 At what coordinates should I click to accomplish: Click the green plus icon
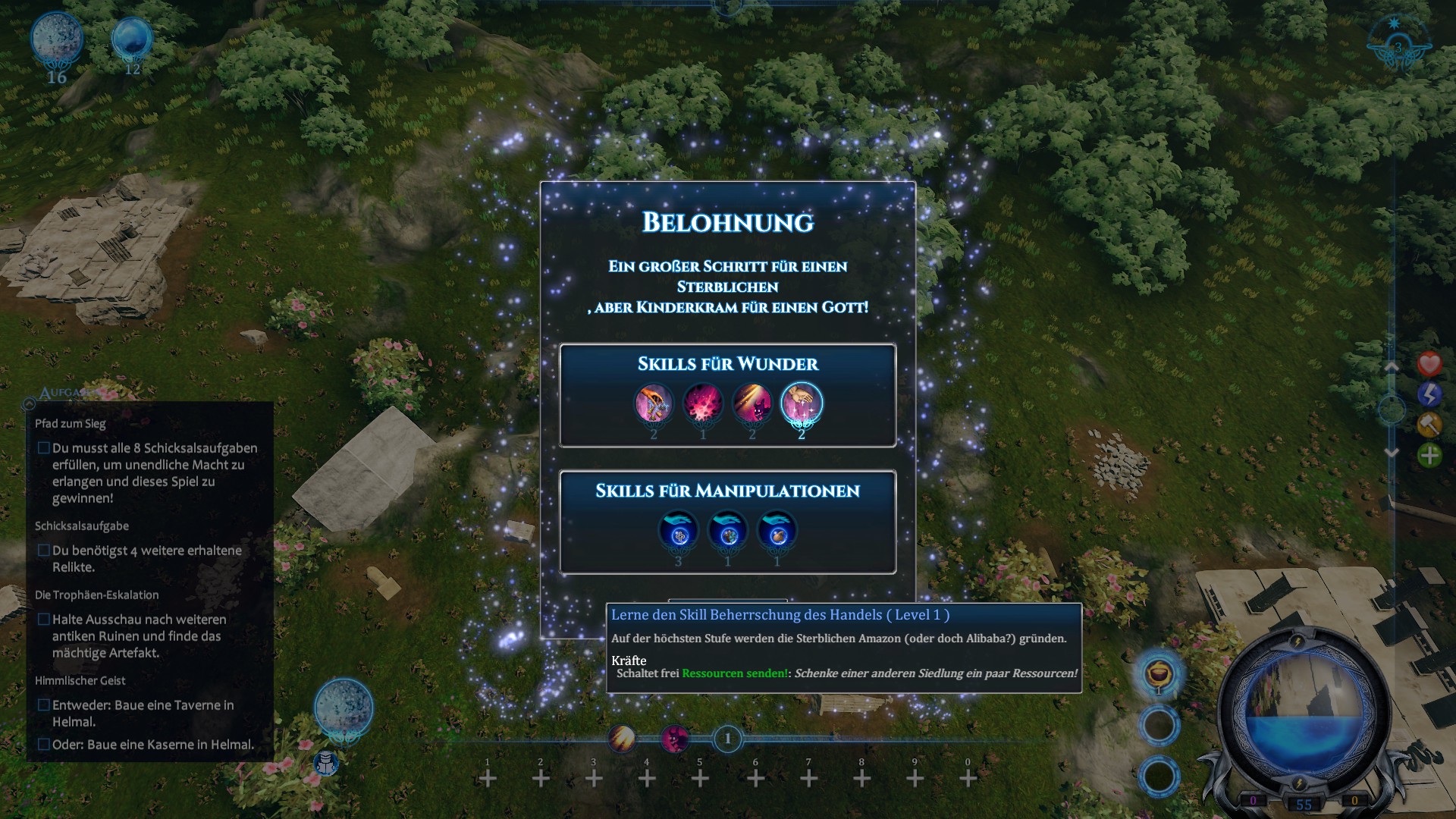point(1429,455)
